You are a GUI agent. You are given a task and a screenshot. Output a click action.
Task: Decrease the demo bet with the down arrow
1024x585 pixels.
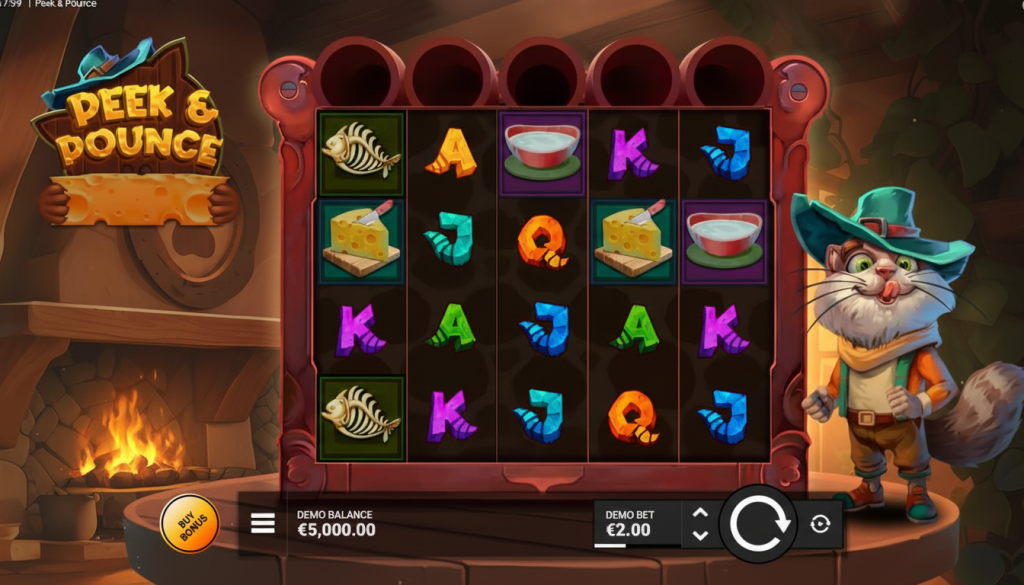[x=700, y=535]
